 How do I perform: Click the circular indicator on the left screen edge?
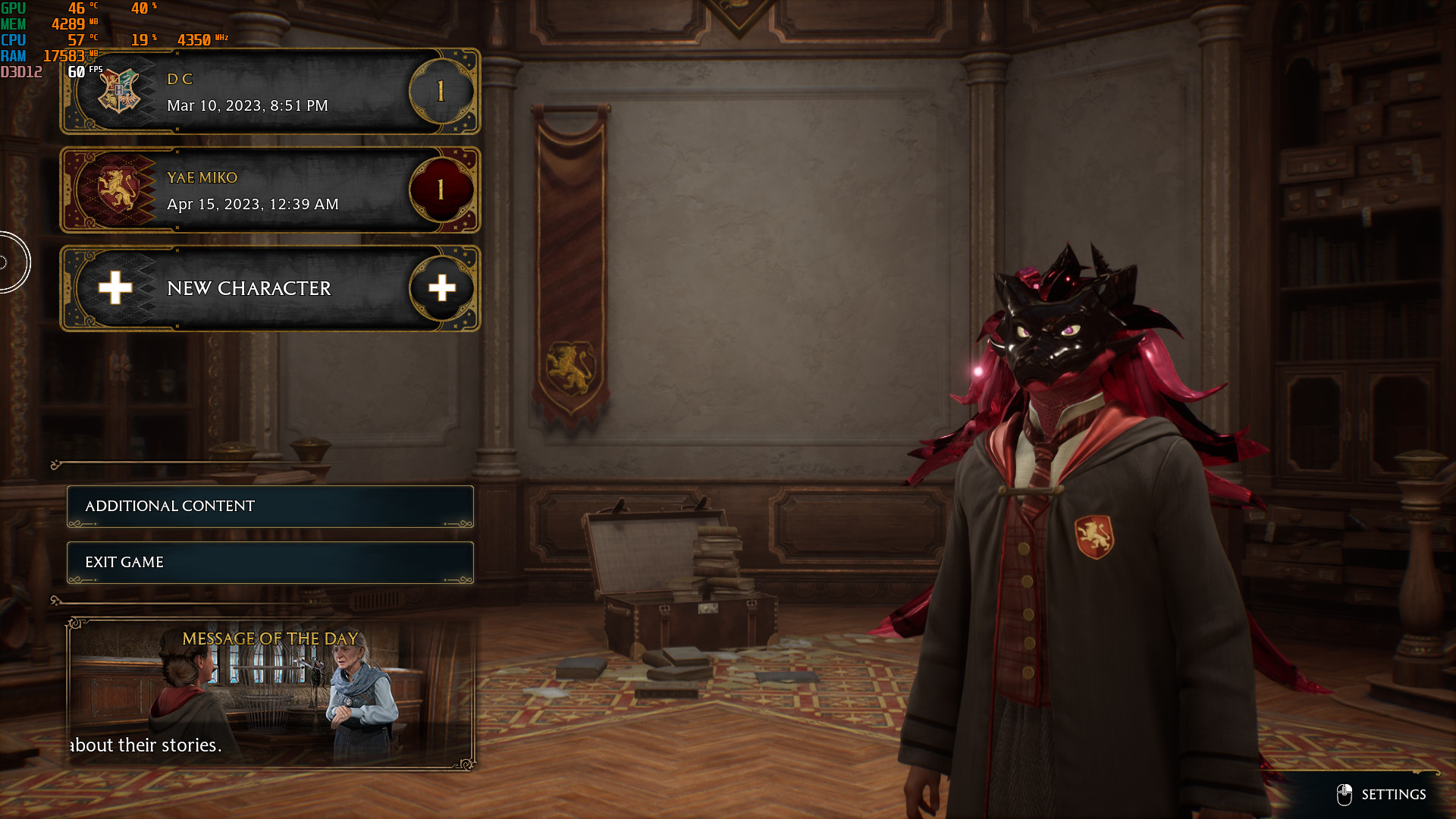coord(8,262)
